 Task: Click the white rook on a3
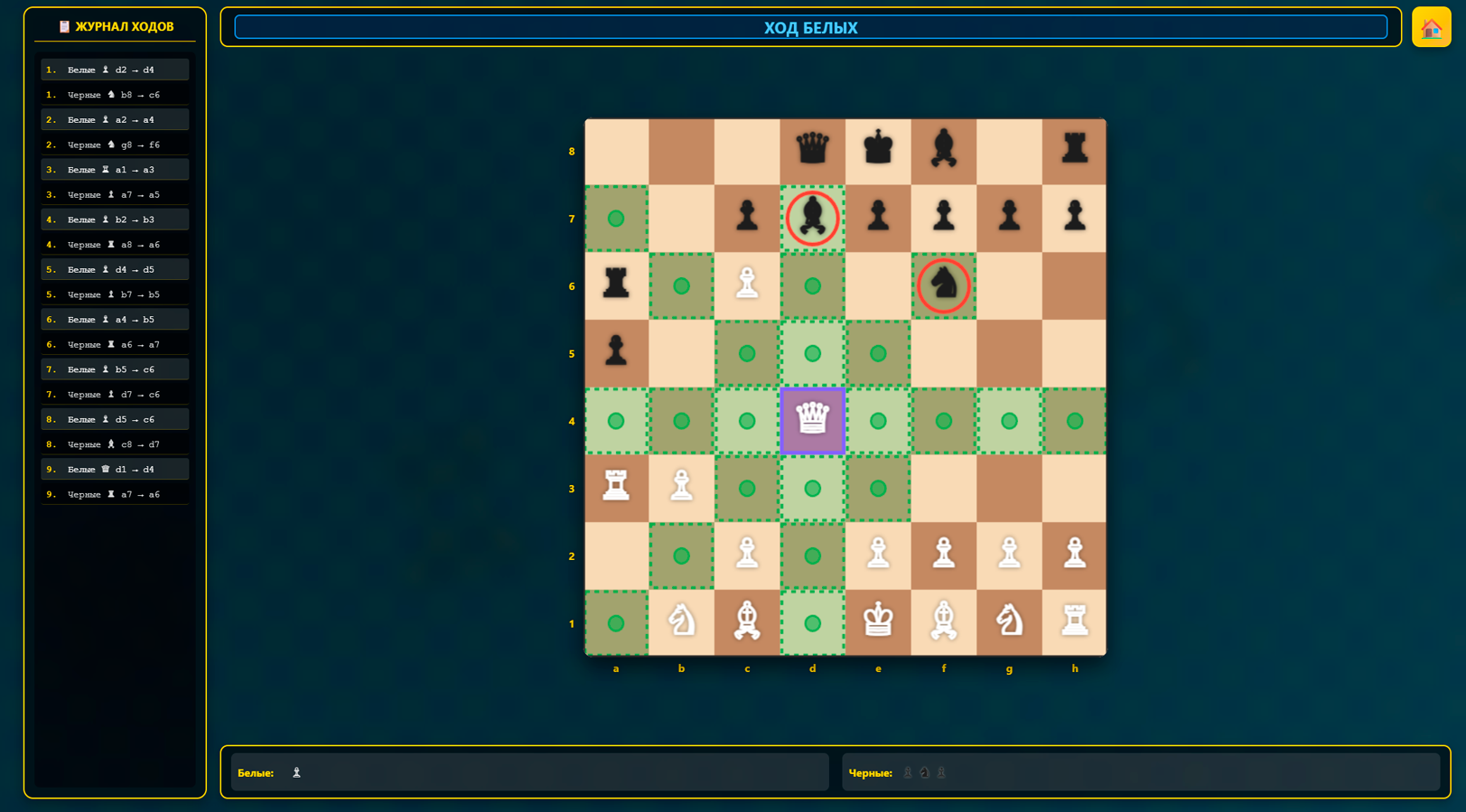point(617,489)
